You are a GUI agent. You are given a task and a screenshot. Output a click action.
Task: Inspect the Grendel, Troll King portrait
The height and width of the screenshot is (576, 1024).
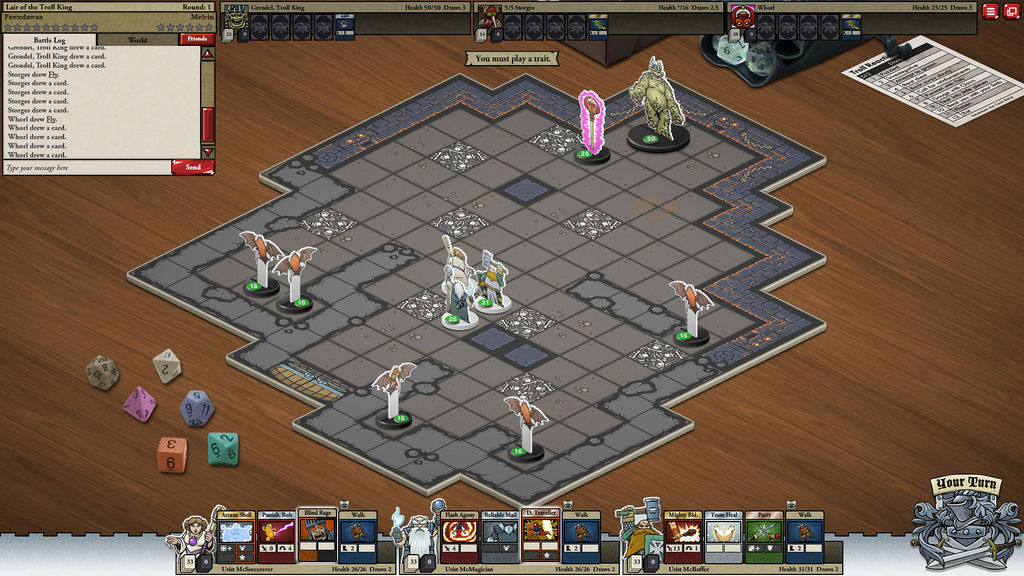click(235, 19)
